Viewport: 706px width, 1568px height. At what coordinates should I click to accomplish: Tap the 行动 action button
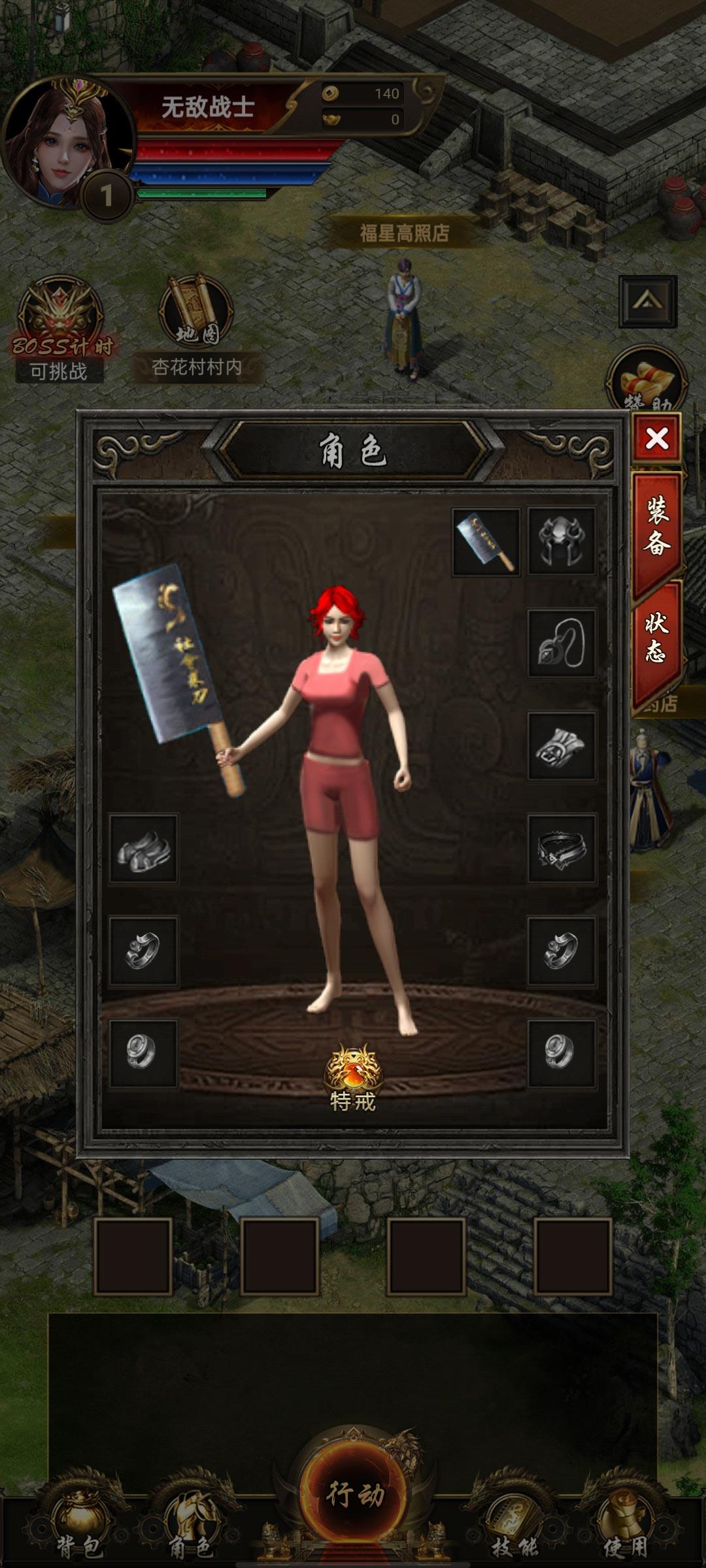click(x=355, y=1493)
